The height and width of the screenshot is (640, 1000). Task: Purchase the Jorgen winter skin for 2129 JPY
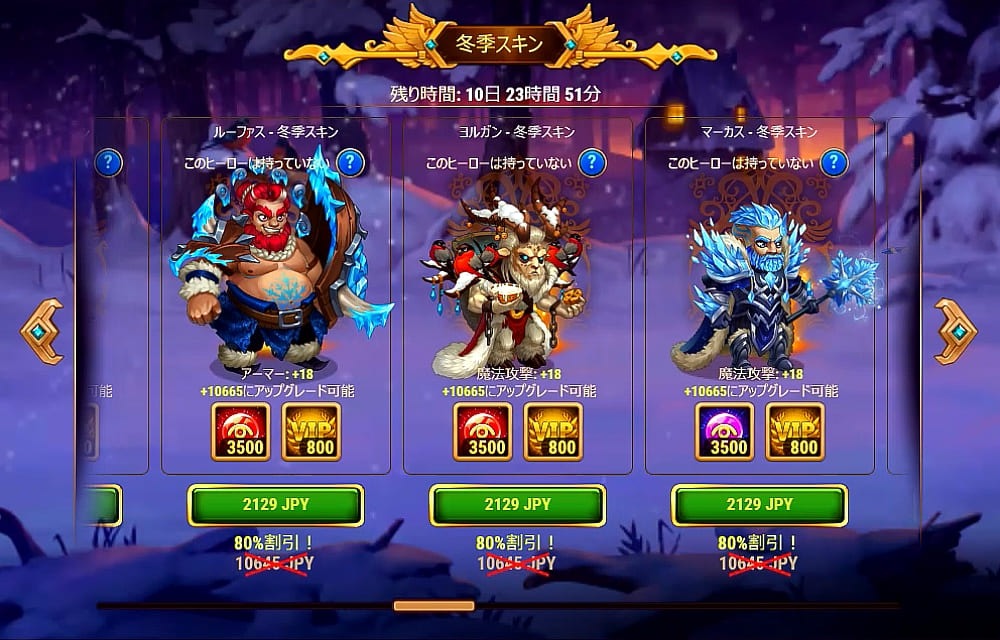(x=517, y=505)
